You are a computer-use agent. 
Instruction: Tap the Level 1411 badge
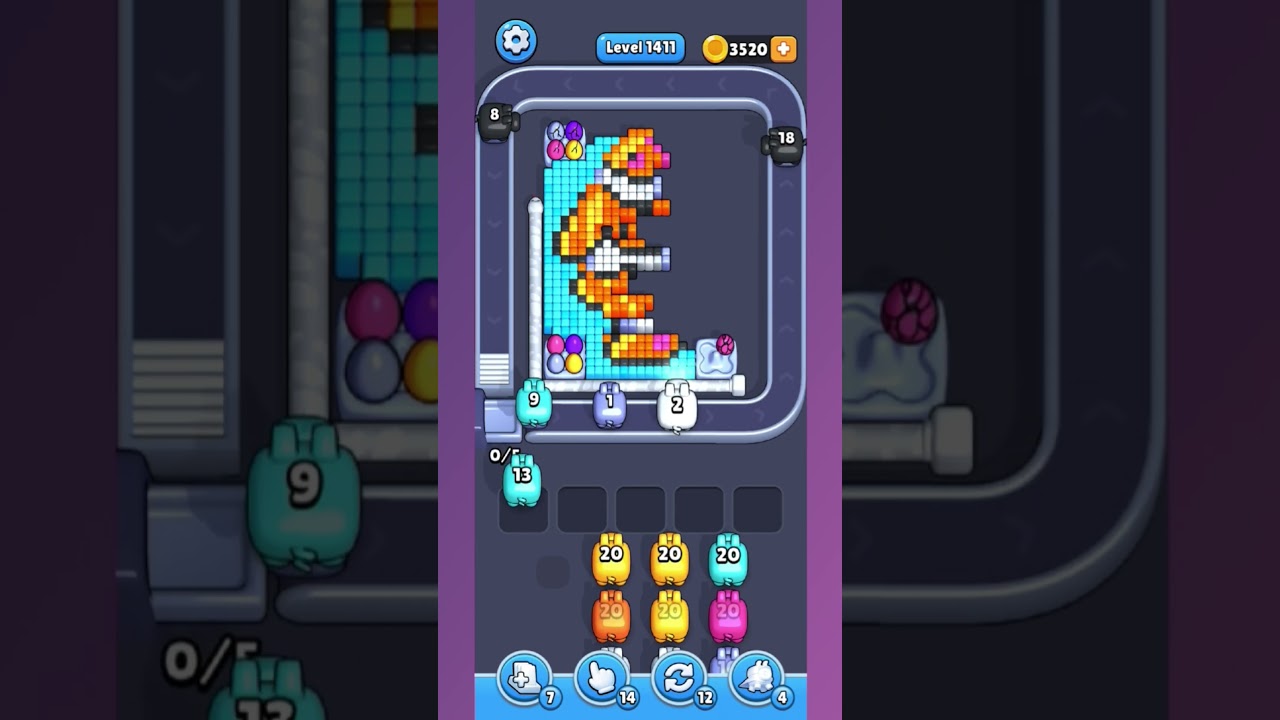click(639, 46)
